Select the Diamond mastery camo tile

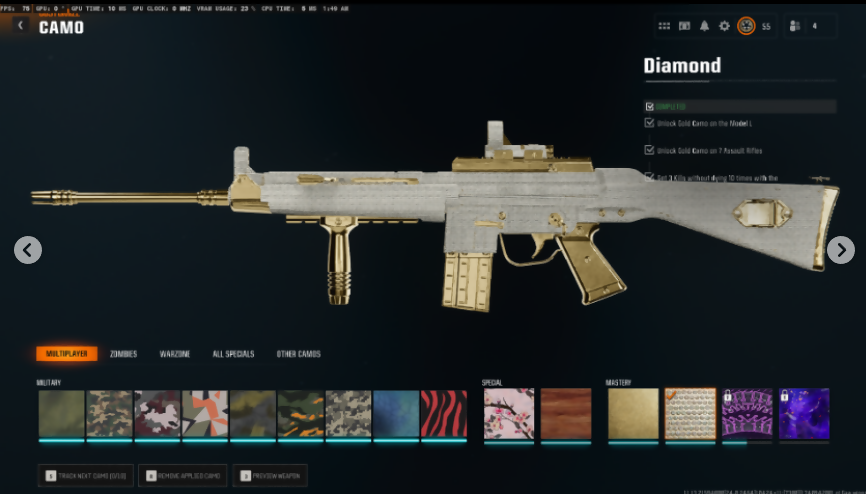(x=690, y=414)
